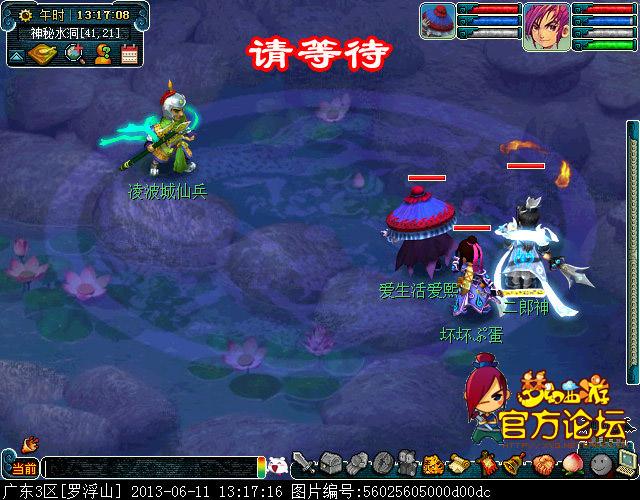The width and height of the screenshot is (640, 500).
Task: Select the pet portrait with red hat
Action: (438, 20)
